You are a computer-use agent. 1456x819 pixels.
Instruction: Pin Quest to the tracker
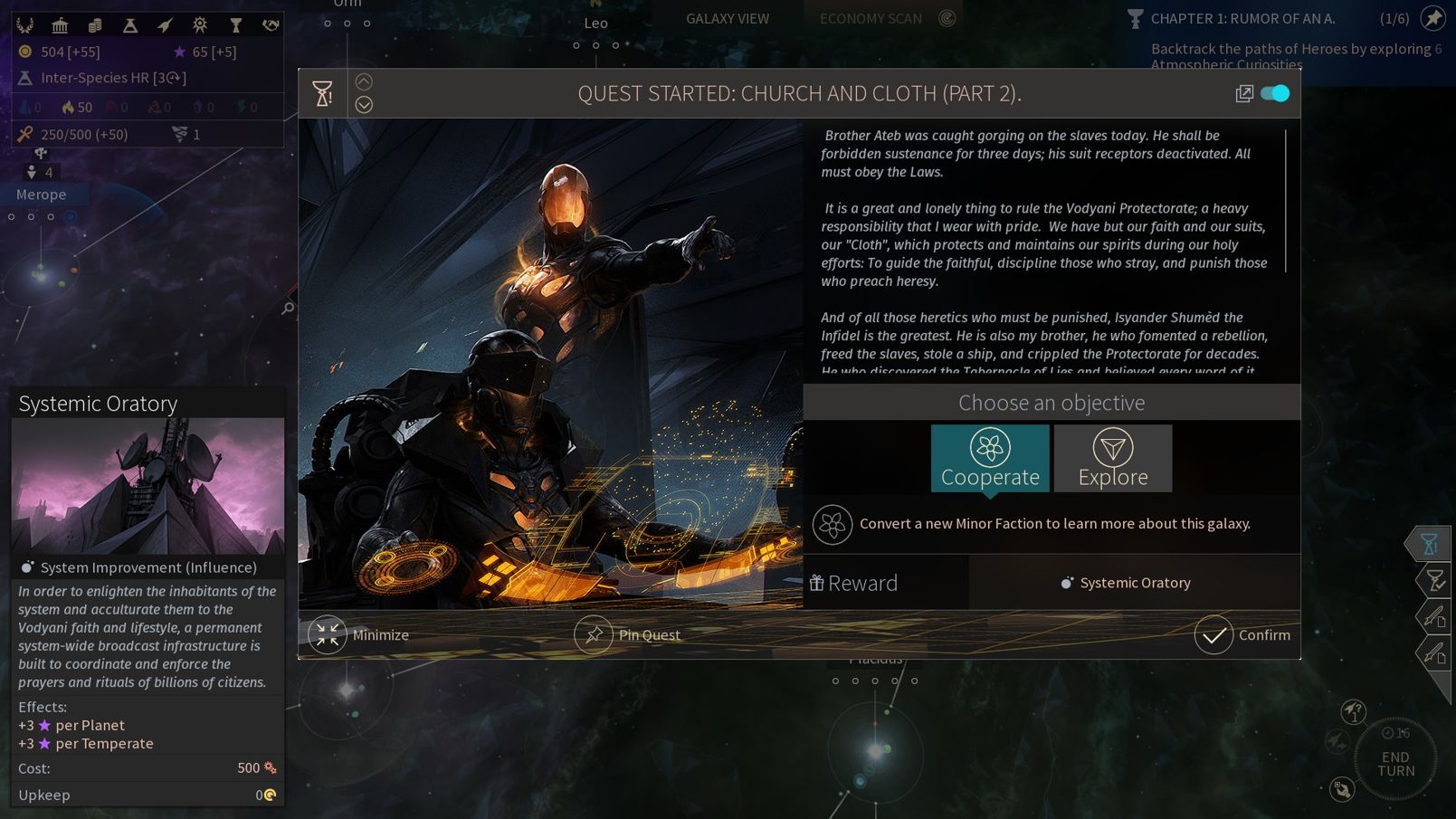627,635
